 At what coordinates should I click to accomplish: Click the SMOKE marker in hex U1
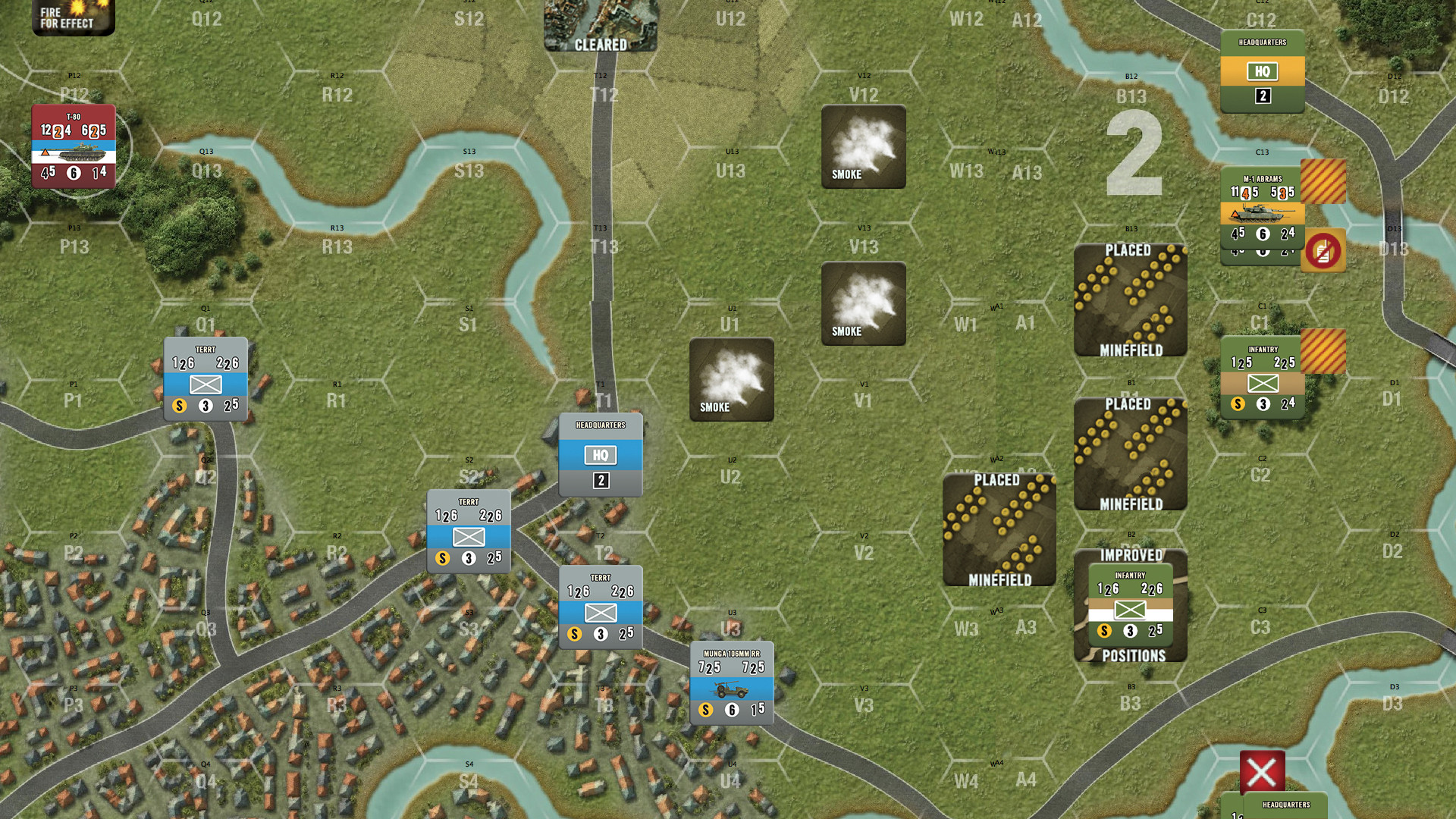tap(731, 379)
